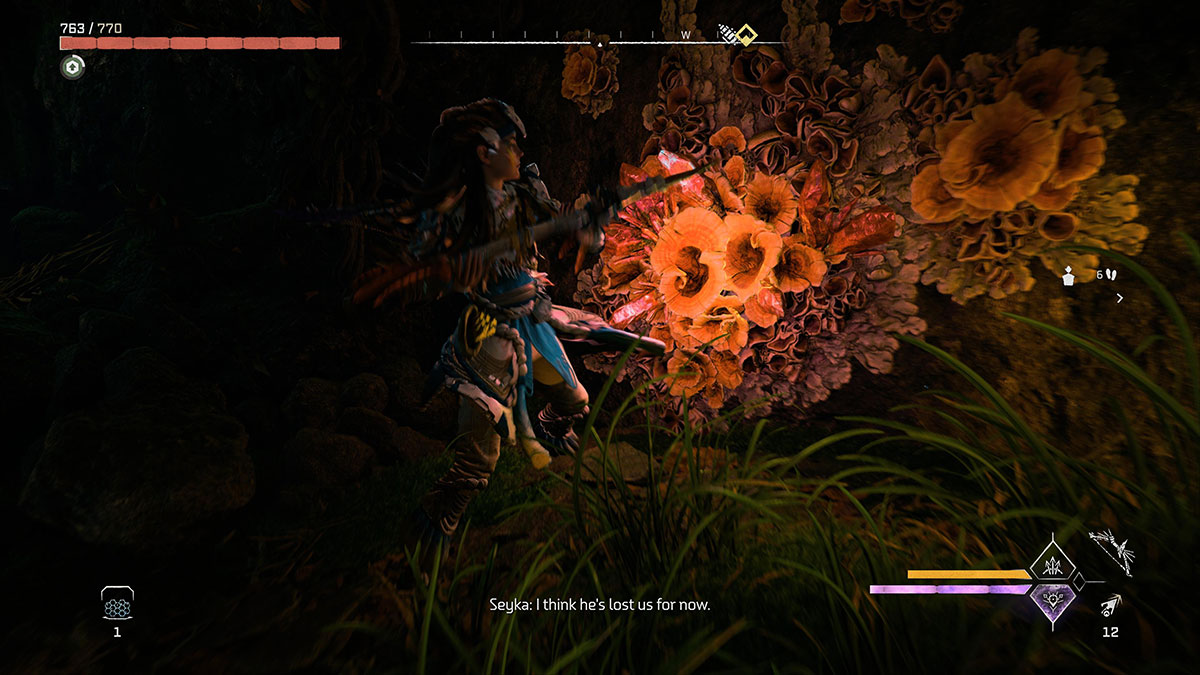
Task: Choose the triple-arrow weapon technique icon
Action: tap(1052, 561)
